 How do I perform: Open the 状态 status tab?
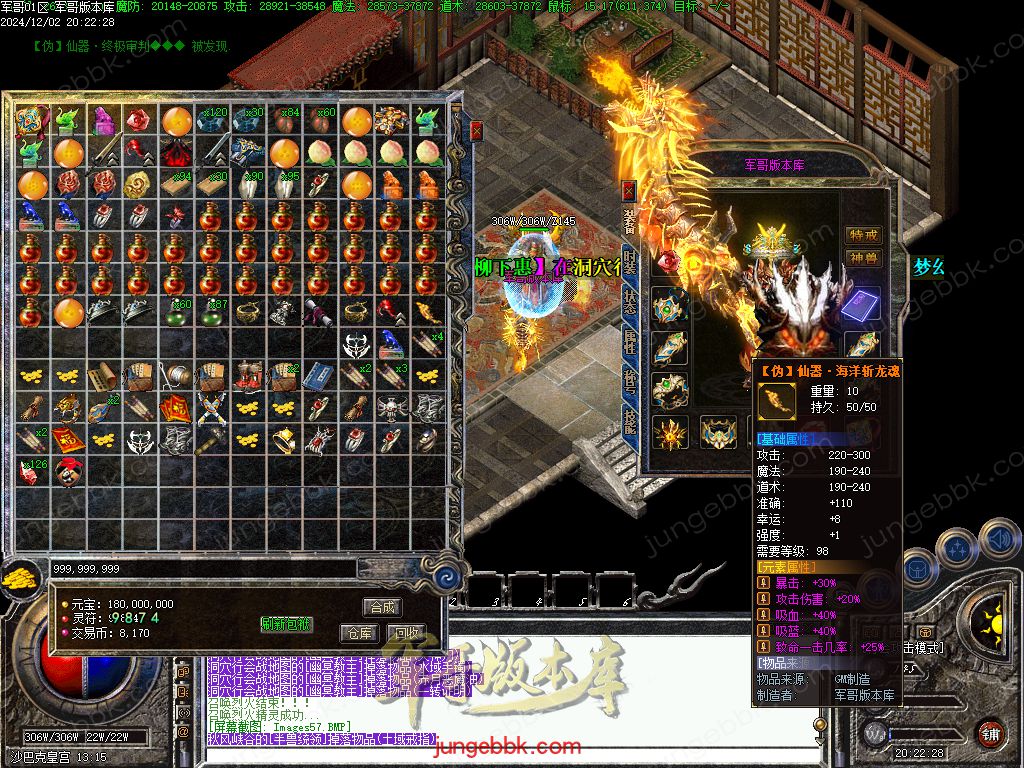click(629, 302)
